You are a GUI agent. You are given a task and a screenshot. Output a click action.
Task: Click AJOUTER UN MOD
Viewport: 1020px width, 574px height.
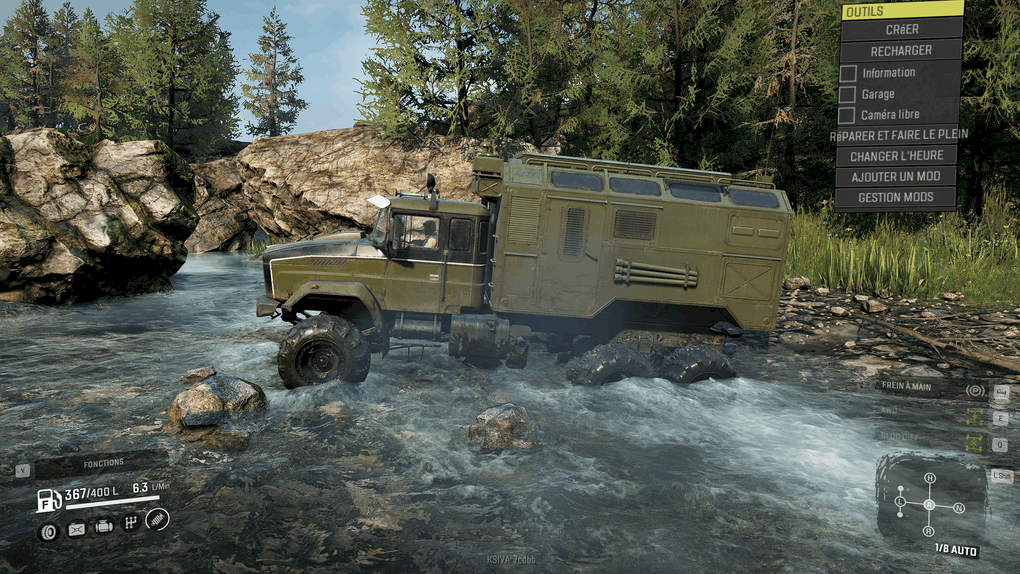coord(895,177)
